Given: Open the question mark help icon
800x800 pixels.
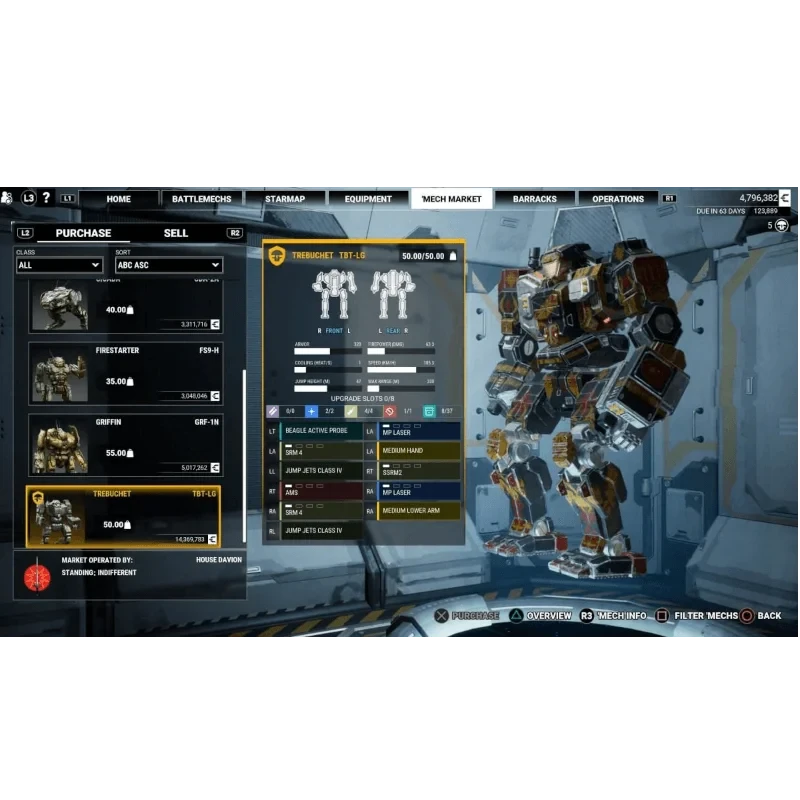Looking at the screenshot, I should tap(46, 198).
